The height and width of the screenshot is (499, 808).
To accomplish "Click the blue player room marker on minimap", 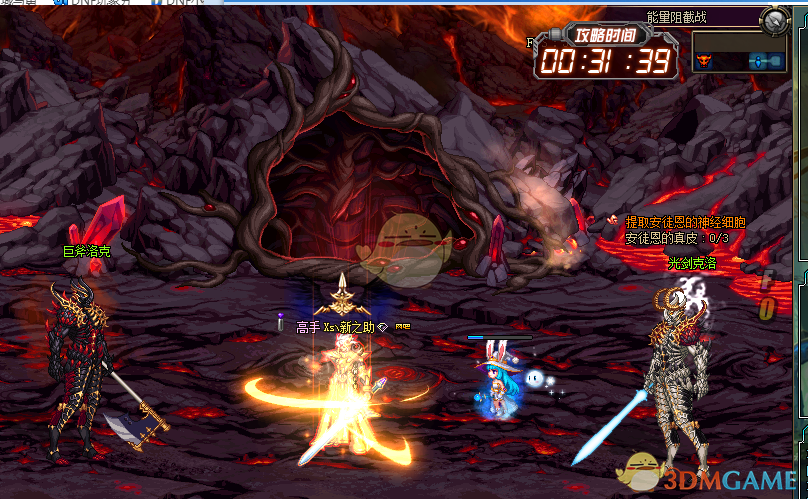I will (759, 61).
